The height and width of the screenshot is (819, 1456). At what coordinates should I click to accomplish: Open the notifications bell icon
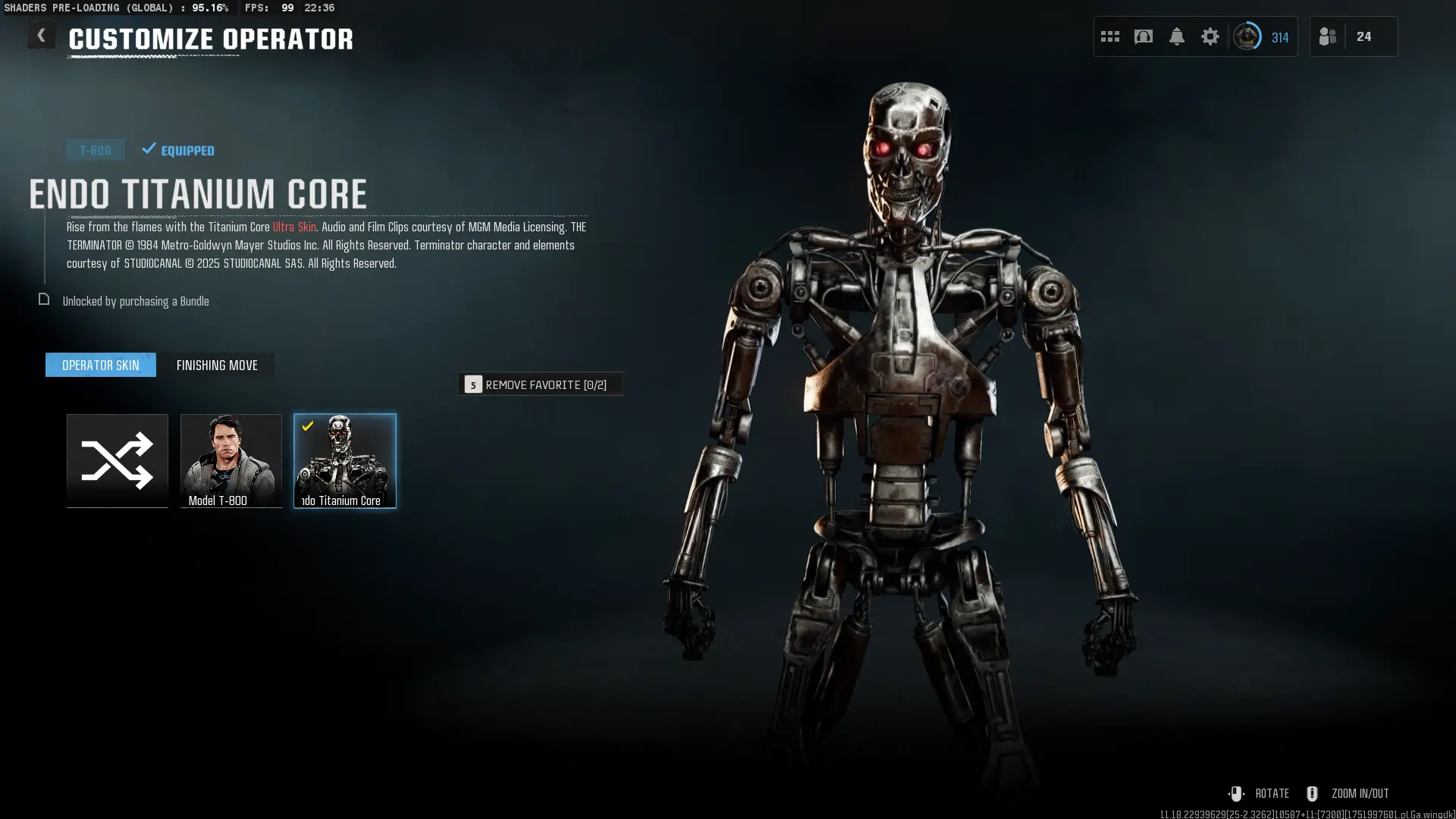(x=1177, y=36)
